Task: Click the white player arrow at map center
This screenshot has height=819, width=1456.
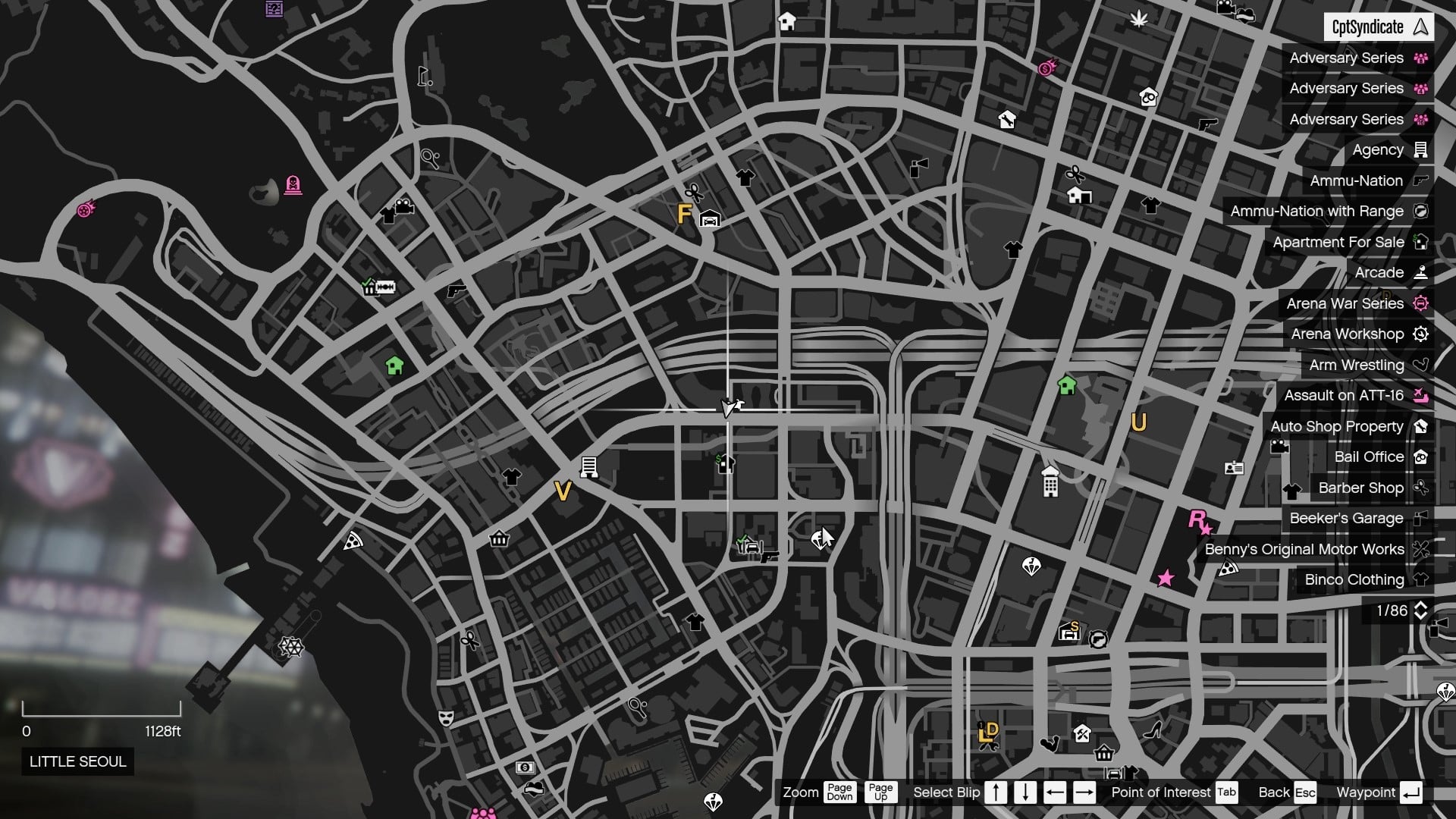Action: (728, 407)
